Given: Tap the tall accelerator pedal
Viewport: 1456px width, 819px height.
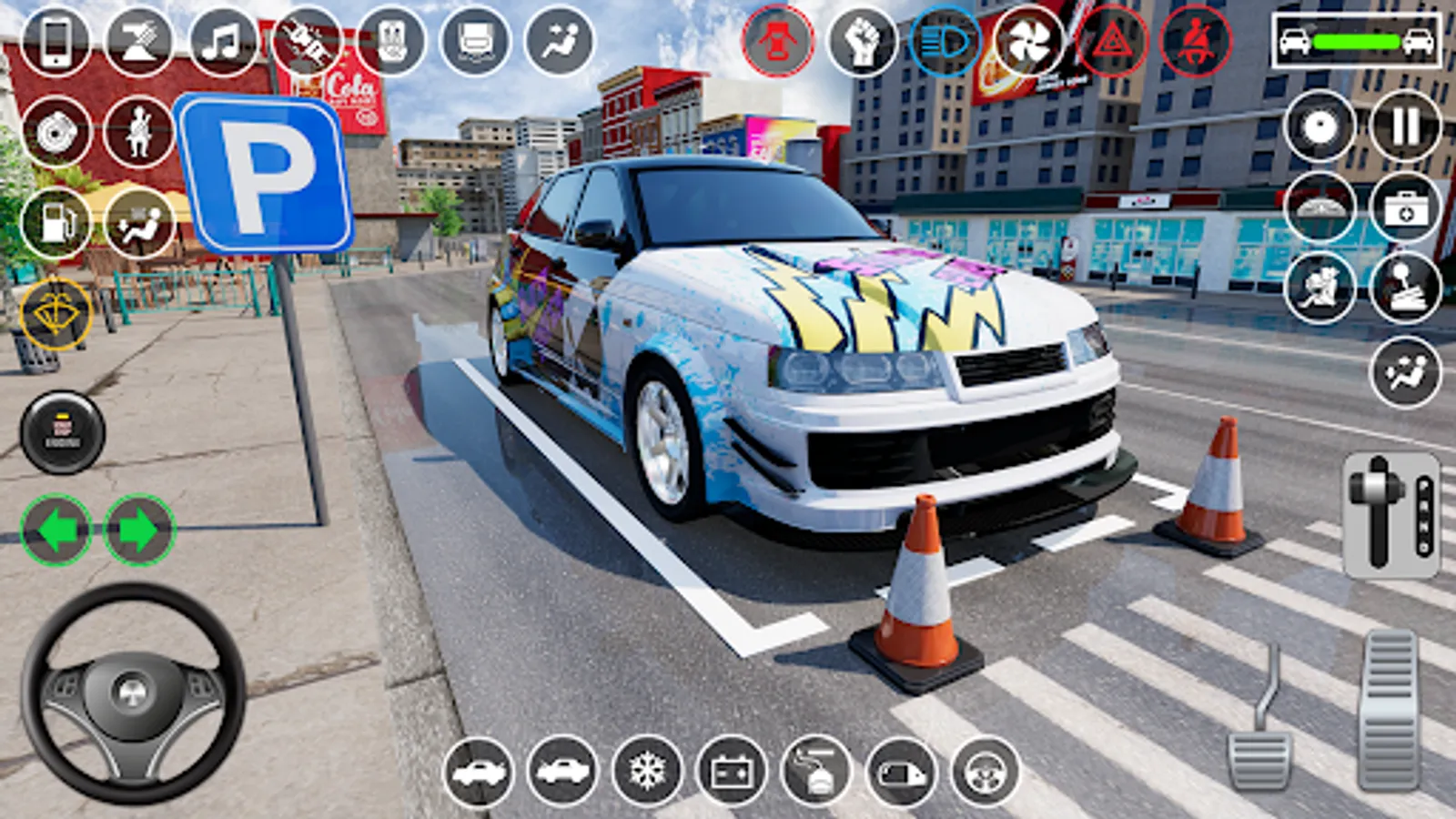Looking at the screenshot, I should [1390, 710].
